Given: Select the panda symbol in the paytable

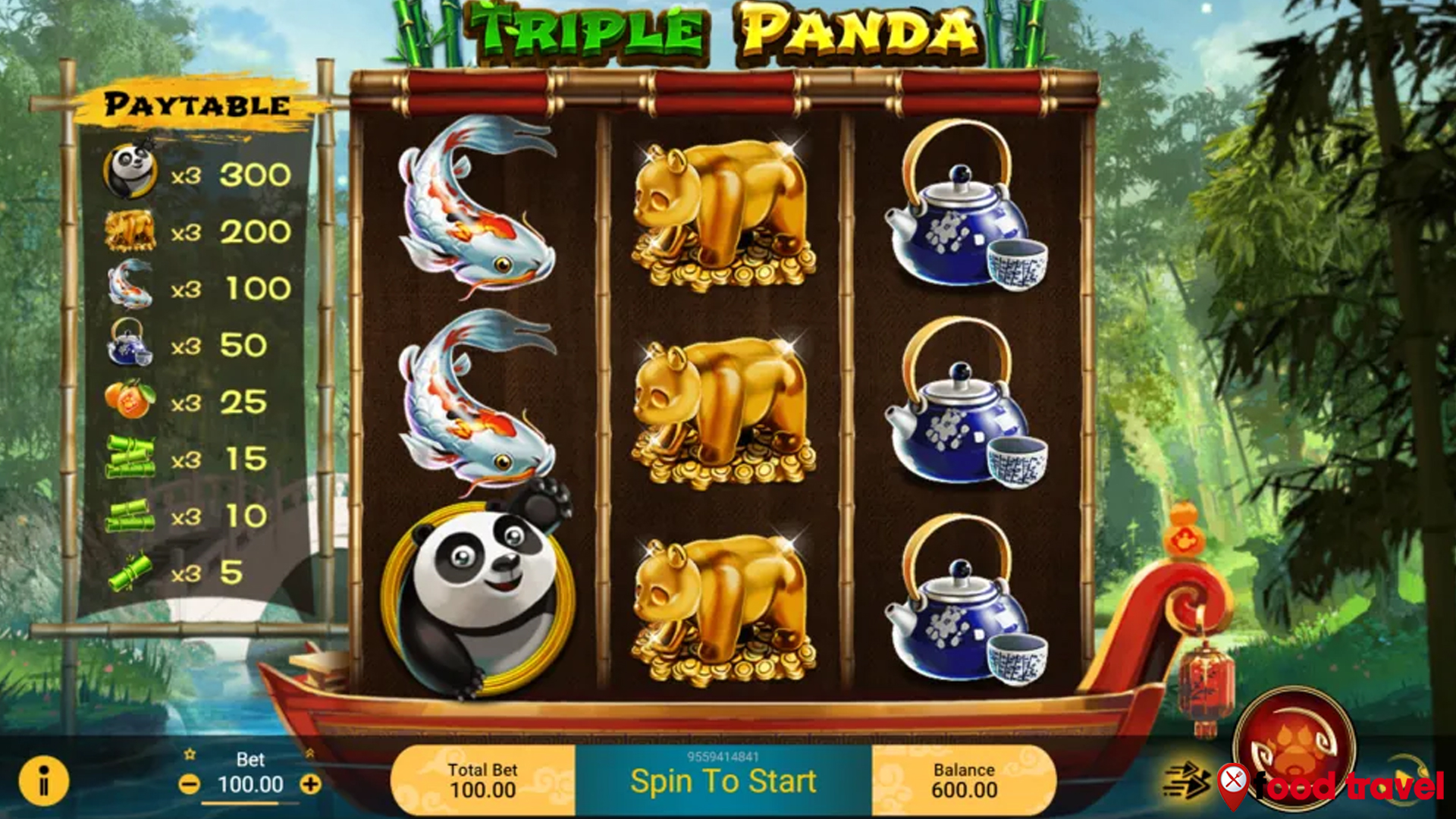Looking at the screenshot, I should [130, 171].
